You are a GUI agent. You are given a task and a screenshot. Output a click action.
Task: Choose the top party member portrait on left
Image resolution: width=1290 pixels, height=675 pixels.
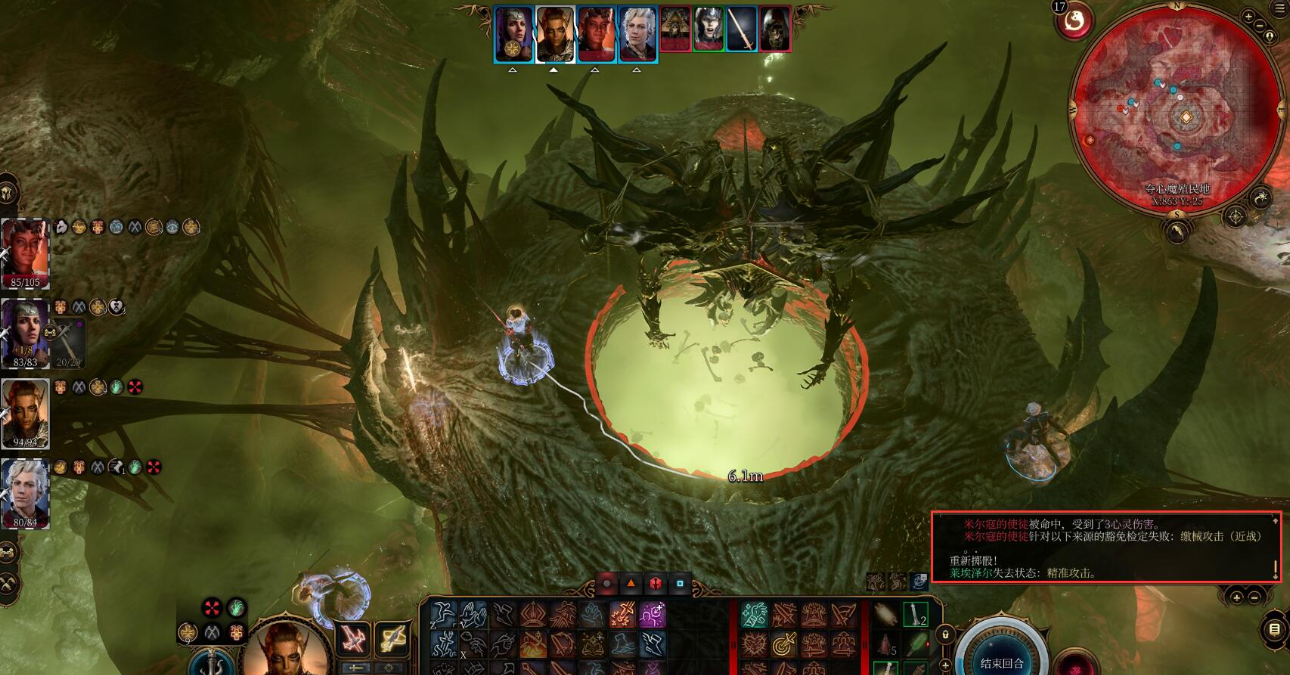(25, 250)
